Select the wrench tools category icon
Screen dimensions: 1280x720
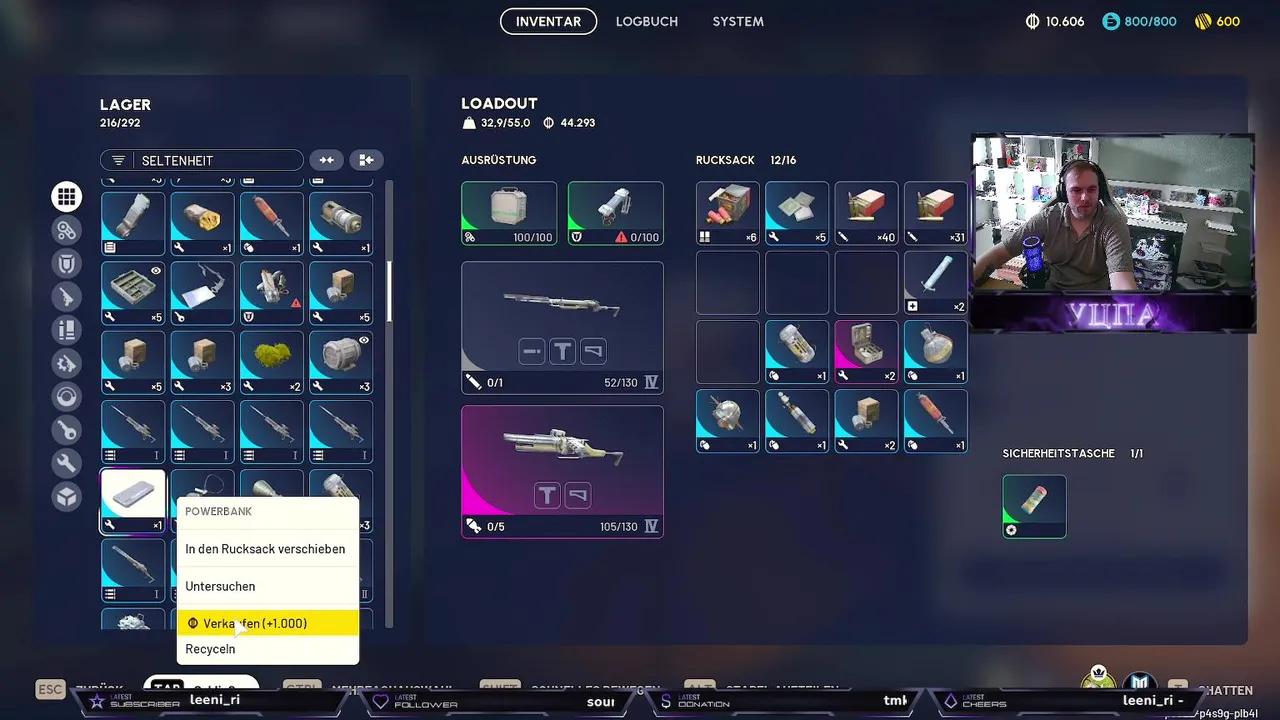(66, 463)
